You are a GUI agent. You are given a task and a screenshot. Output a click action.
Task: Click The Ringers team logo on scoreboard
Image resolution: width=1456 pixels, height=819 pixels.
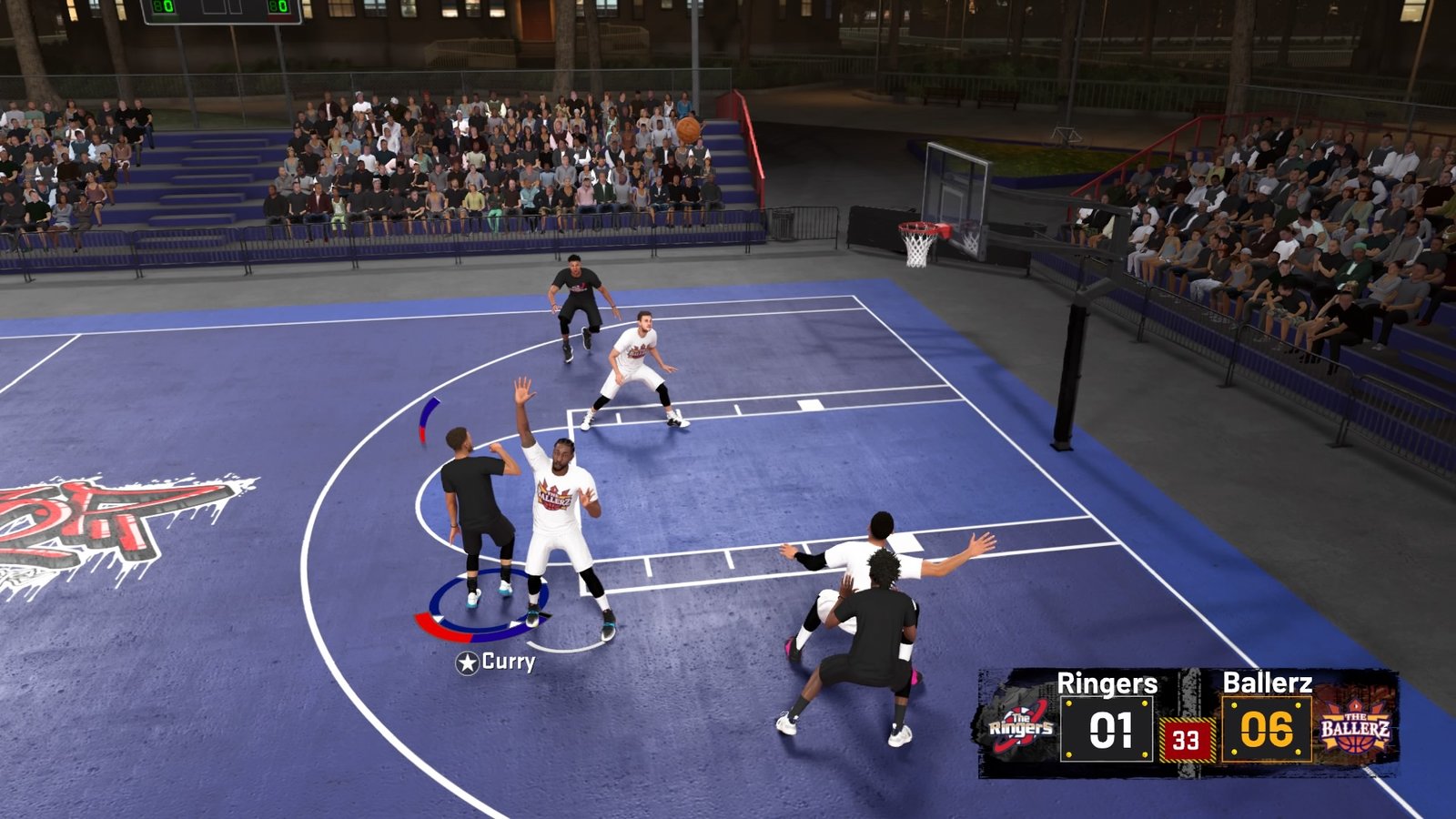1021,727
